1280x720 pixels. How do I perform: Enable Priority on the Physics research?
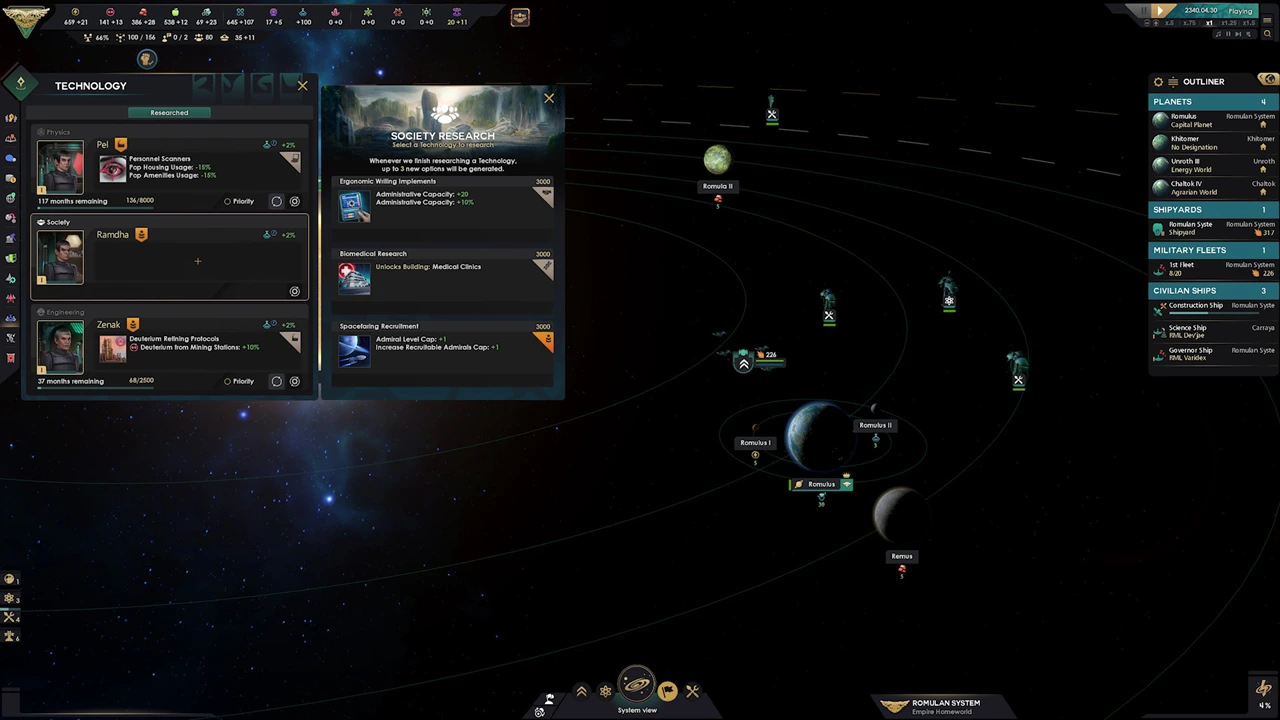tap(228, 201)
